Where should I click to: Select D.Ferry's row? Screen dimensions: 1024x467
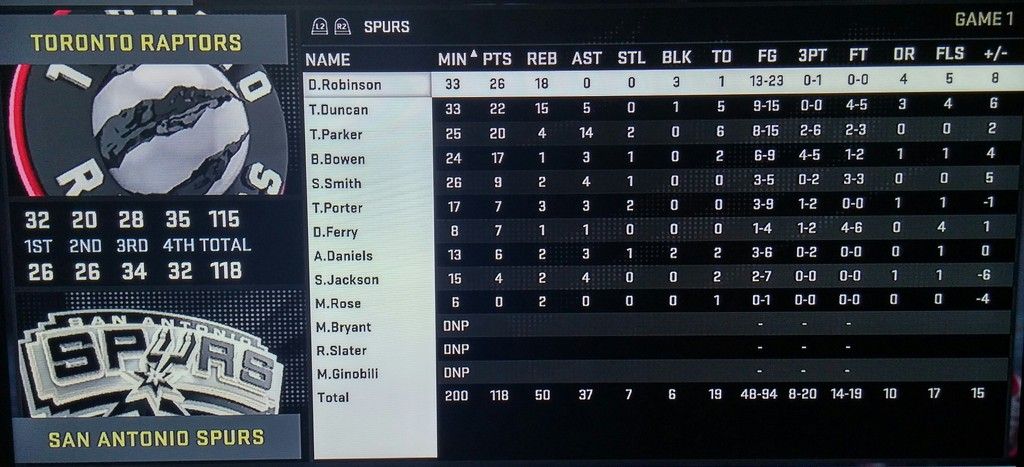click(x=335, y=232)
